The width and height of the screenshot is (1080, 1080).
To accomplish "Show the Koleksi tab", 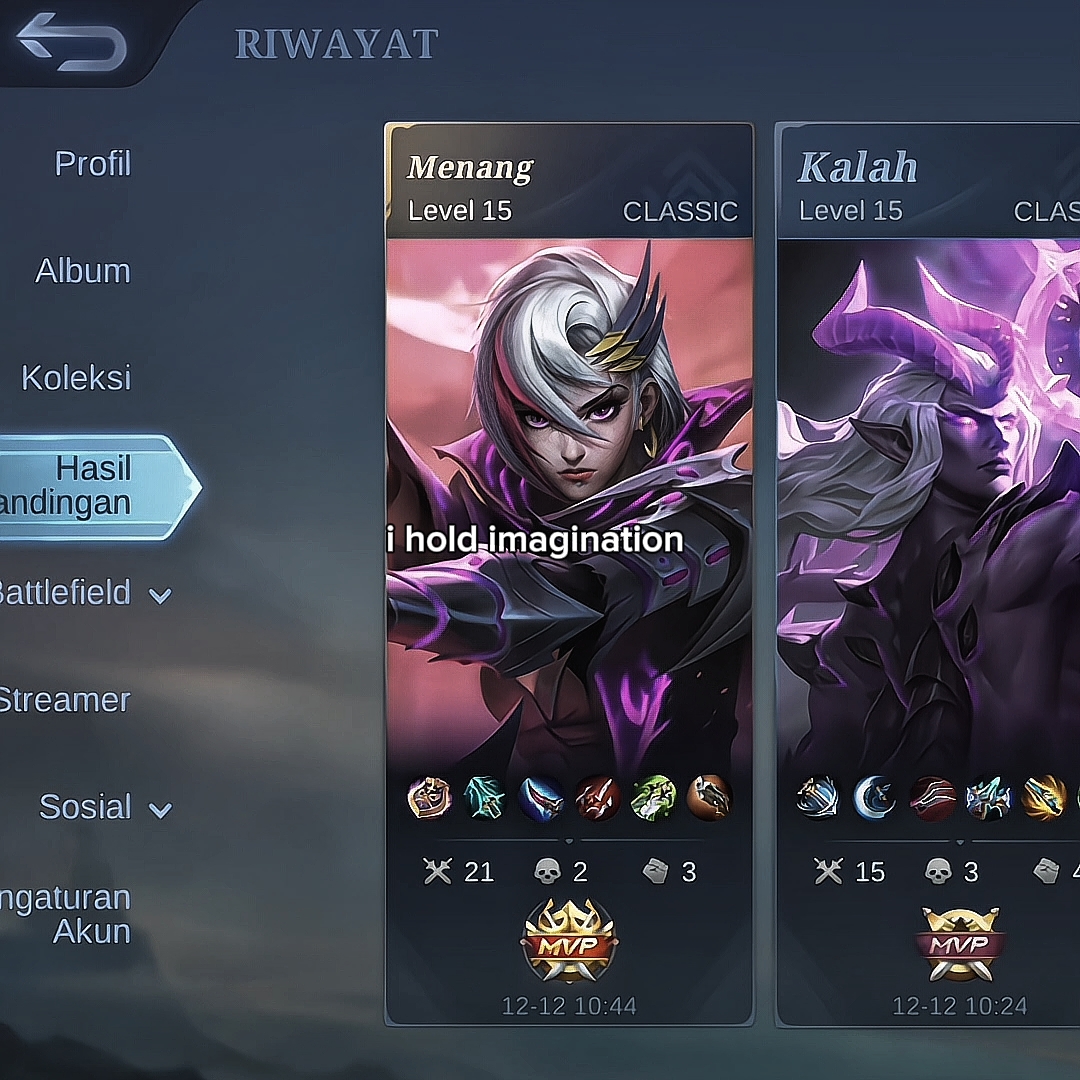I will 76,378.
